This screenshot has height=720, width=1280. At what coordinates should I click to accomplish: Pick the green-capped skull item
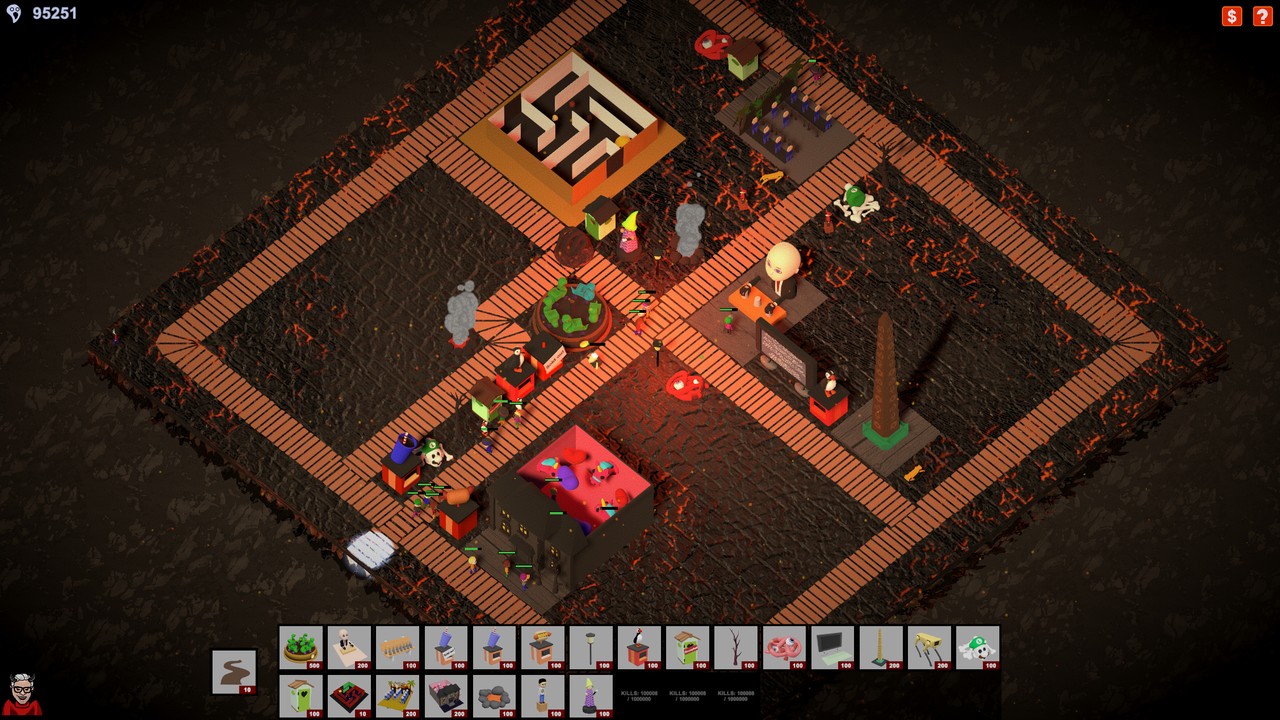(977, 647)
